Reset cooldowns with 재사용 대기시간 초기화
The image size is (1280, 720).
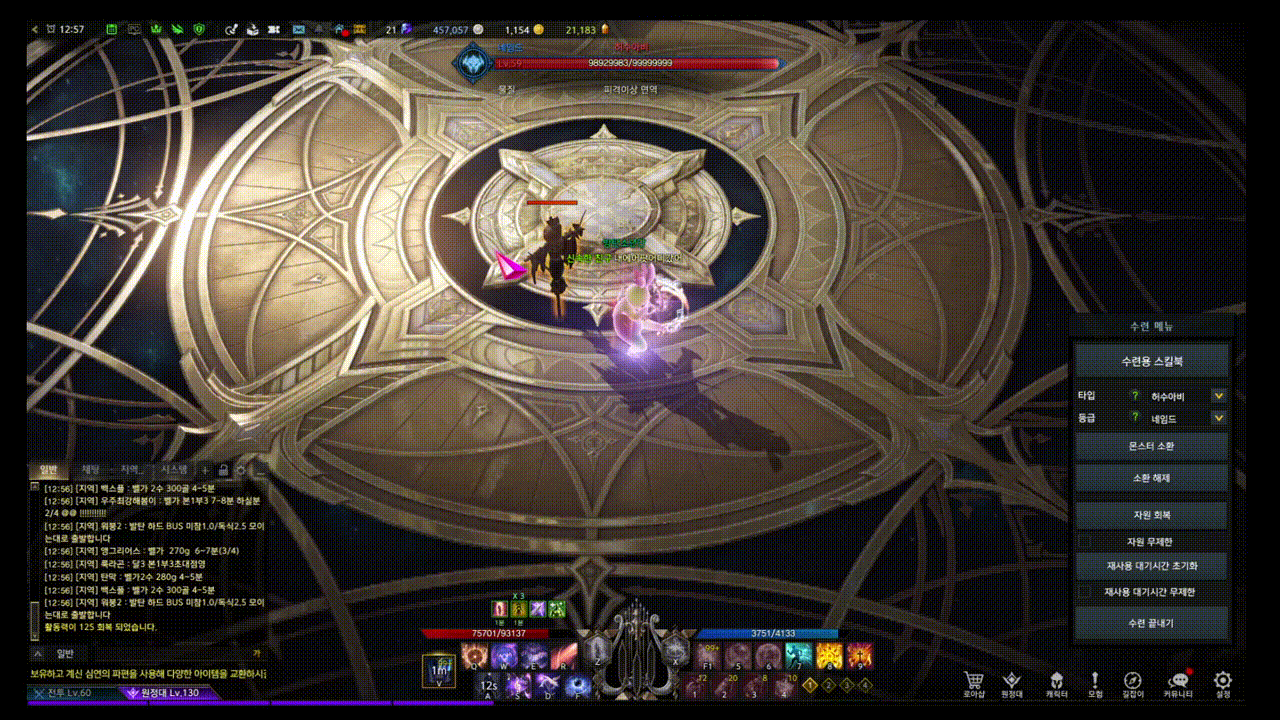(1151, 566)
